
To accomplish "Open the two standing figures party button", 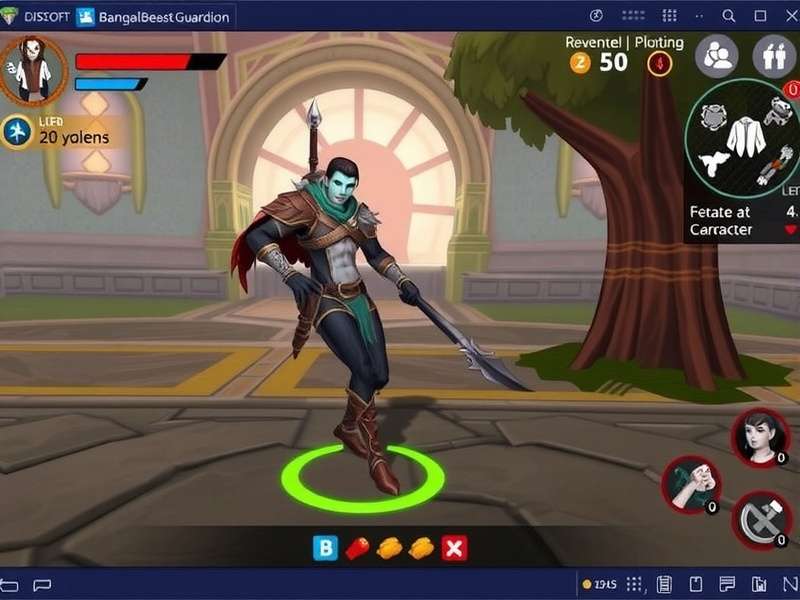I will point(773,56).
